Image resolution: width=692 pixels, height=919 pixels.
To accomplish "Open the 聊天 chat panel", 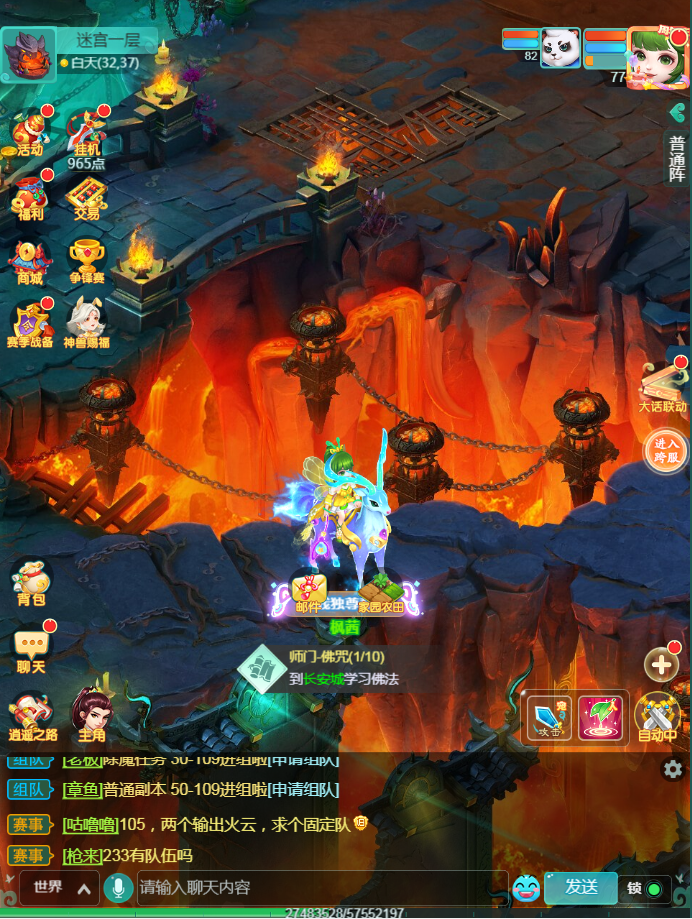I will [31, 650].
